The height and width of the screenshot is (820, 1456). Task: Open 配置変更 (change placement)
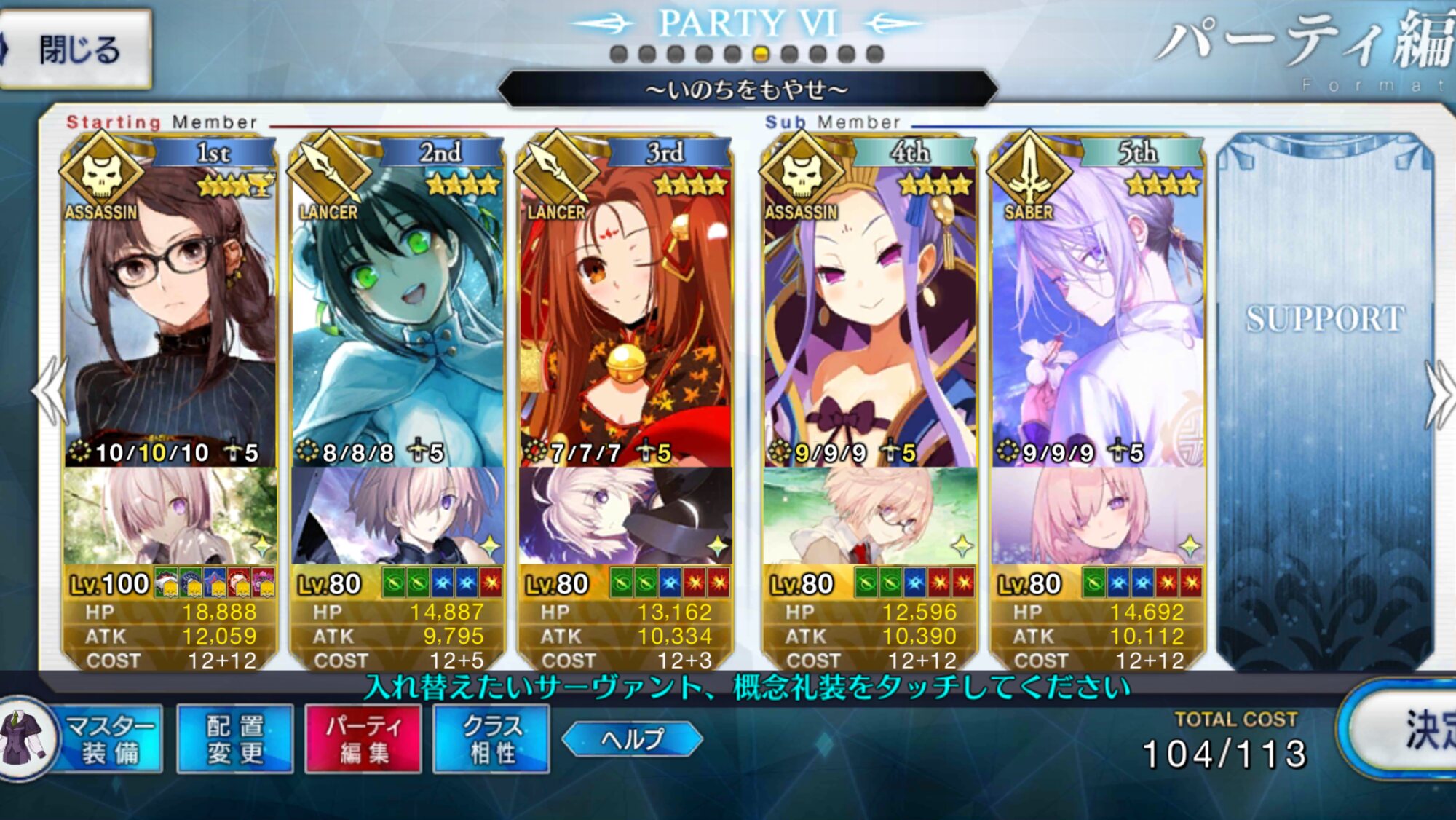tap(234, 739)
